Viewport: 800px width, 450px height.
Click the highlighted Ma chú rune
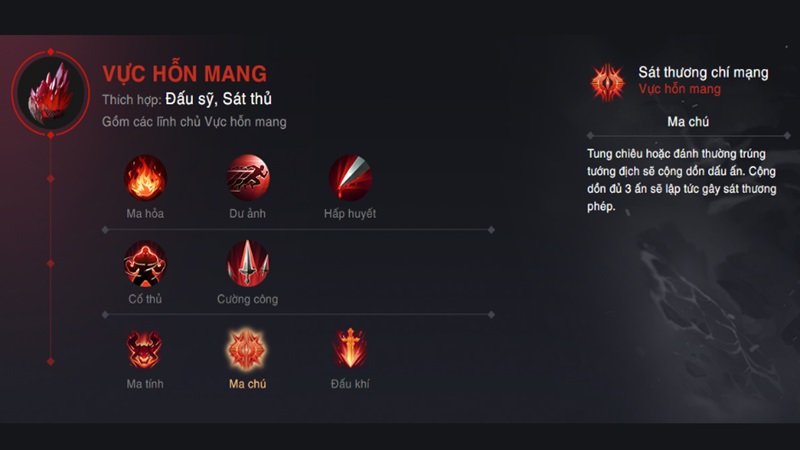pyautogui.click(x=247, y=349)
